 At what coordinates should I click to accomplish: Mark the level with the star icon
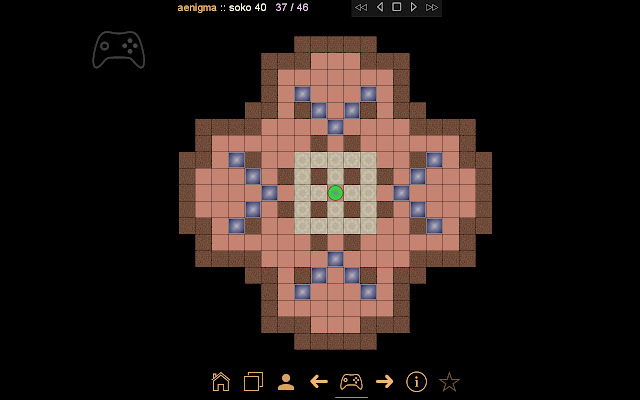click(x=450, y=381)
